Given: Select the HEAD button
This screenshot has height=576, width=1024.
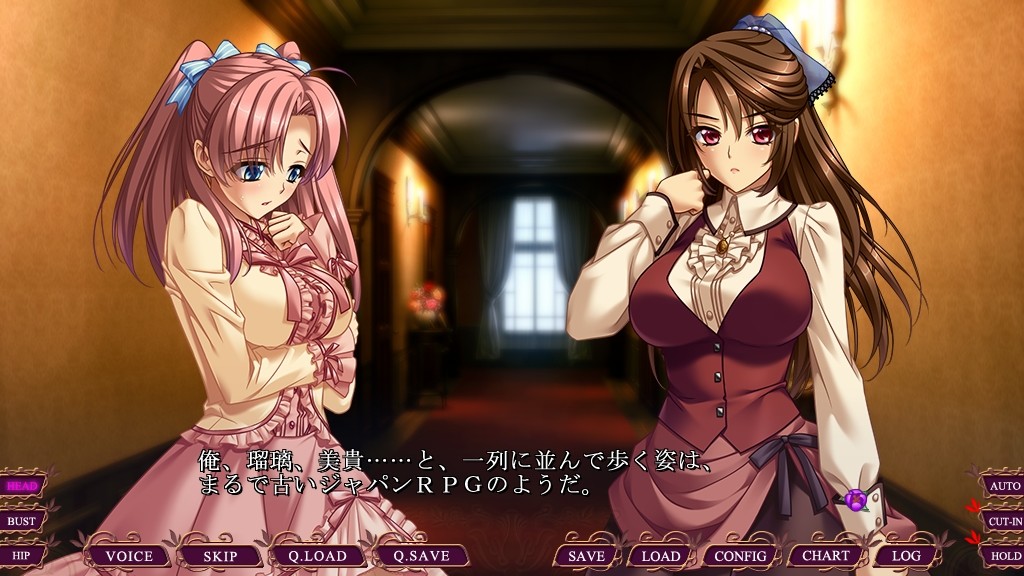Looking at the screenshot, I should click(22, 486).
